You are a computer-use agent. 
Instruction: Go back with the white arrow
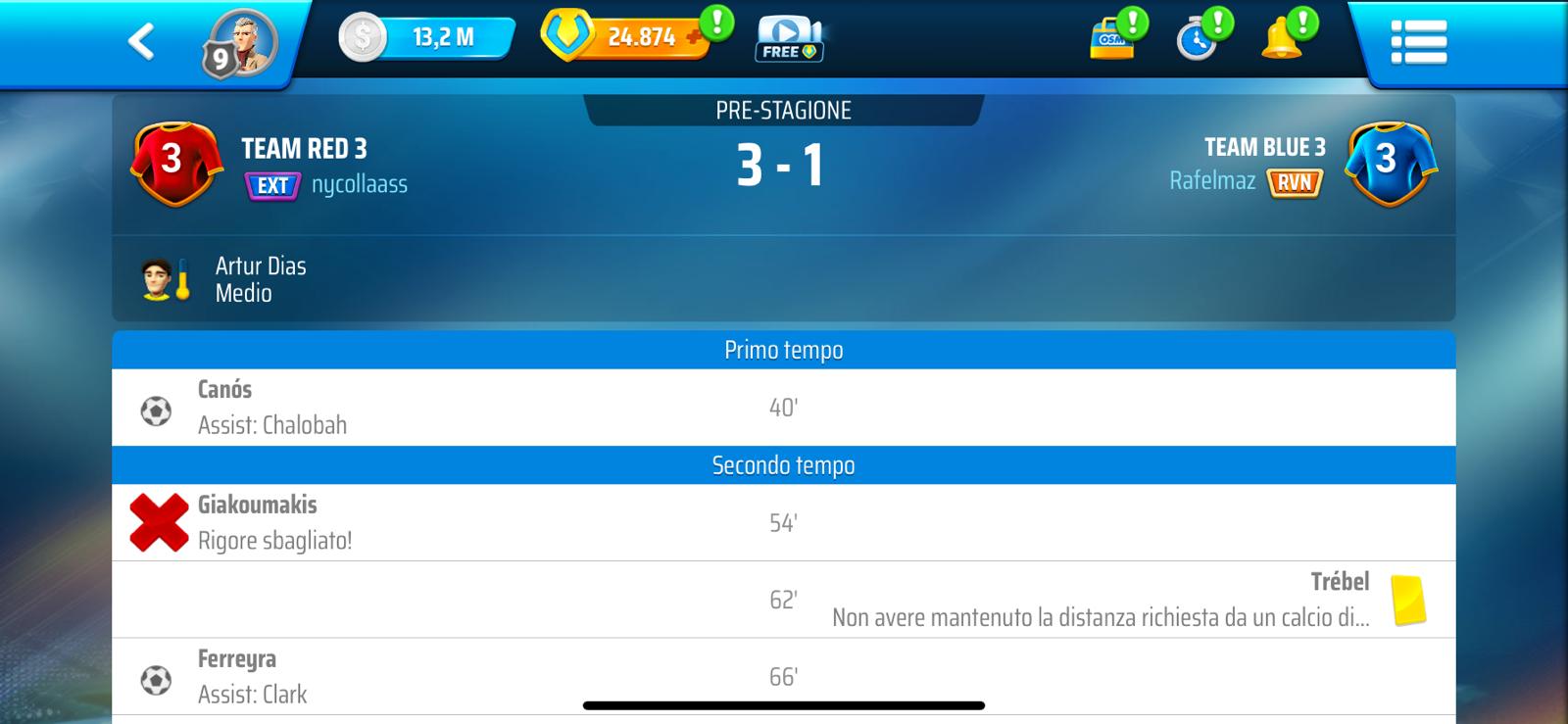[x=142, y=41]
